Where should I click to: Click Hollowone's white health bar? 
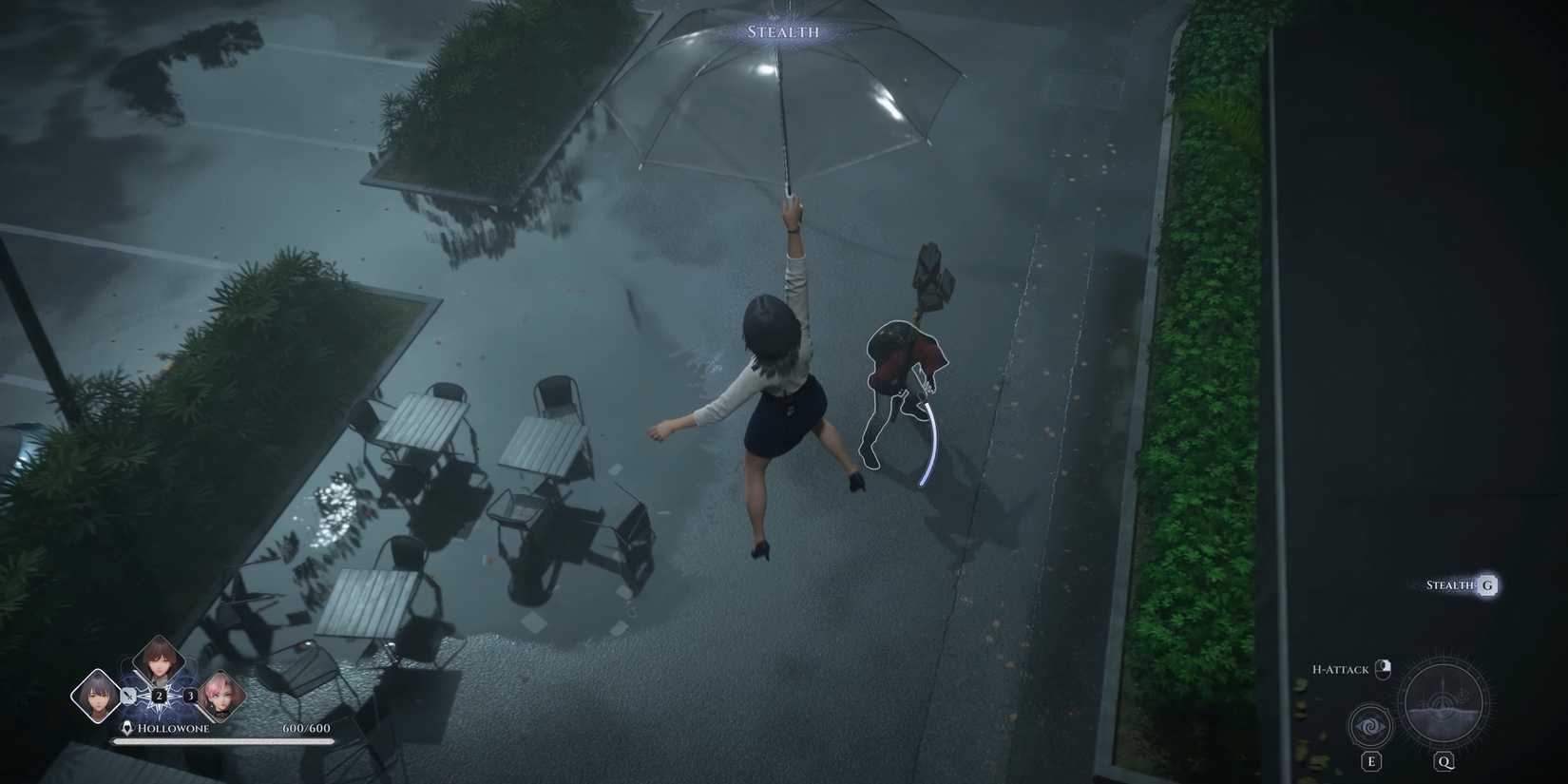click(x=221, y=740)
